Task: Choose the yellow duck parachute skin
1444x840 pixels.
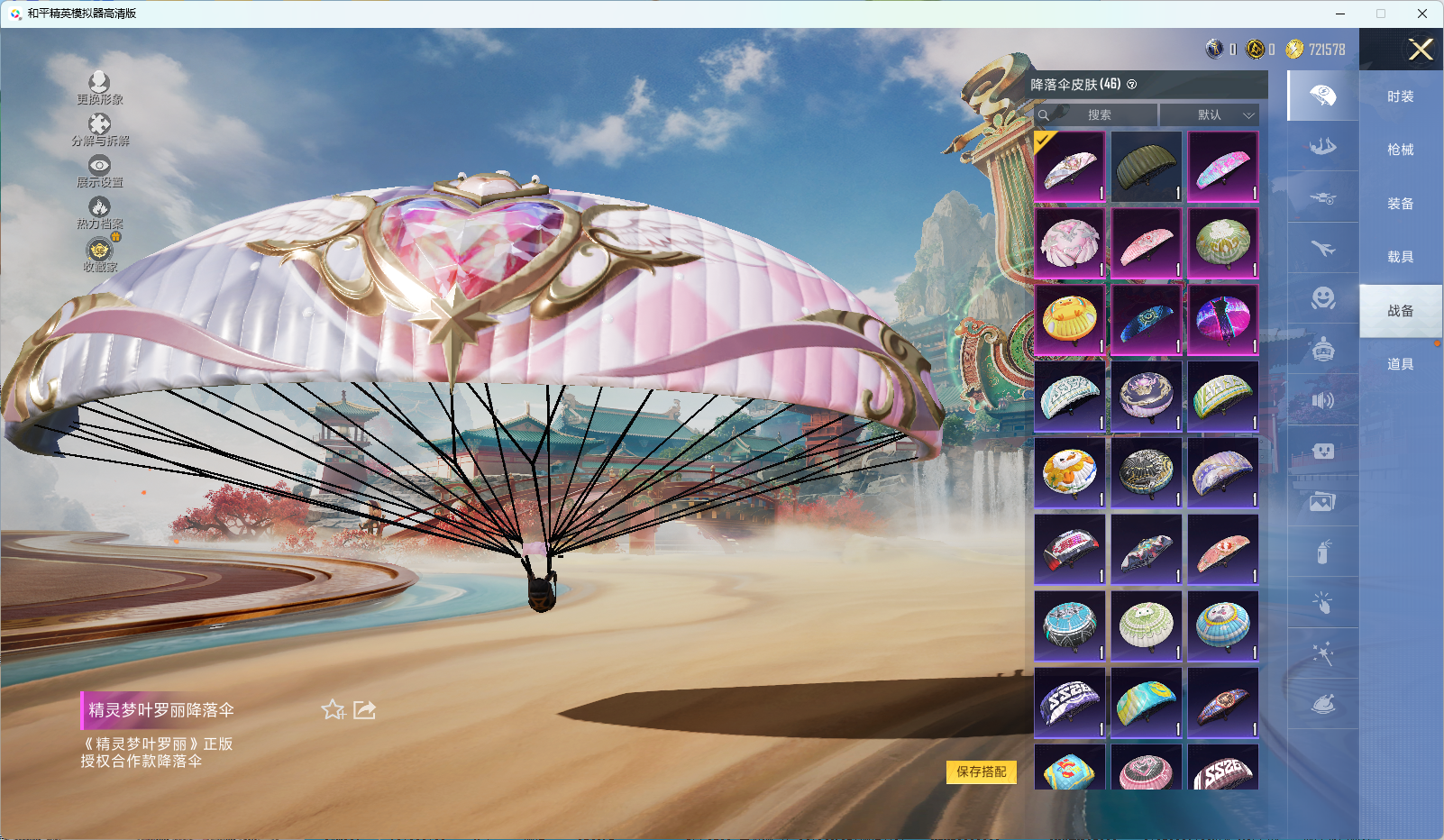Action: [1069, 320]
